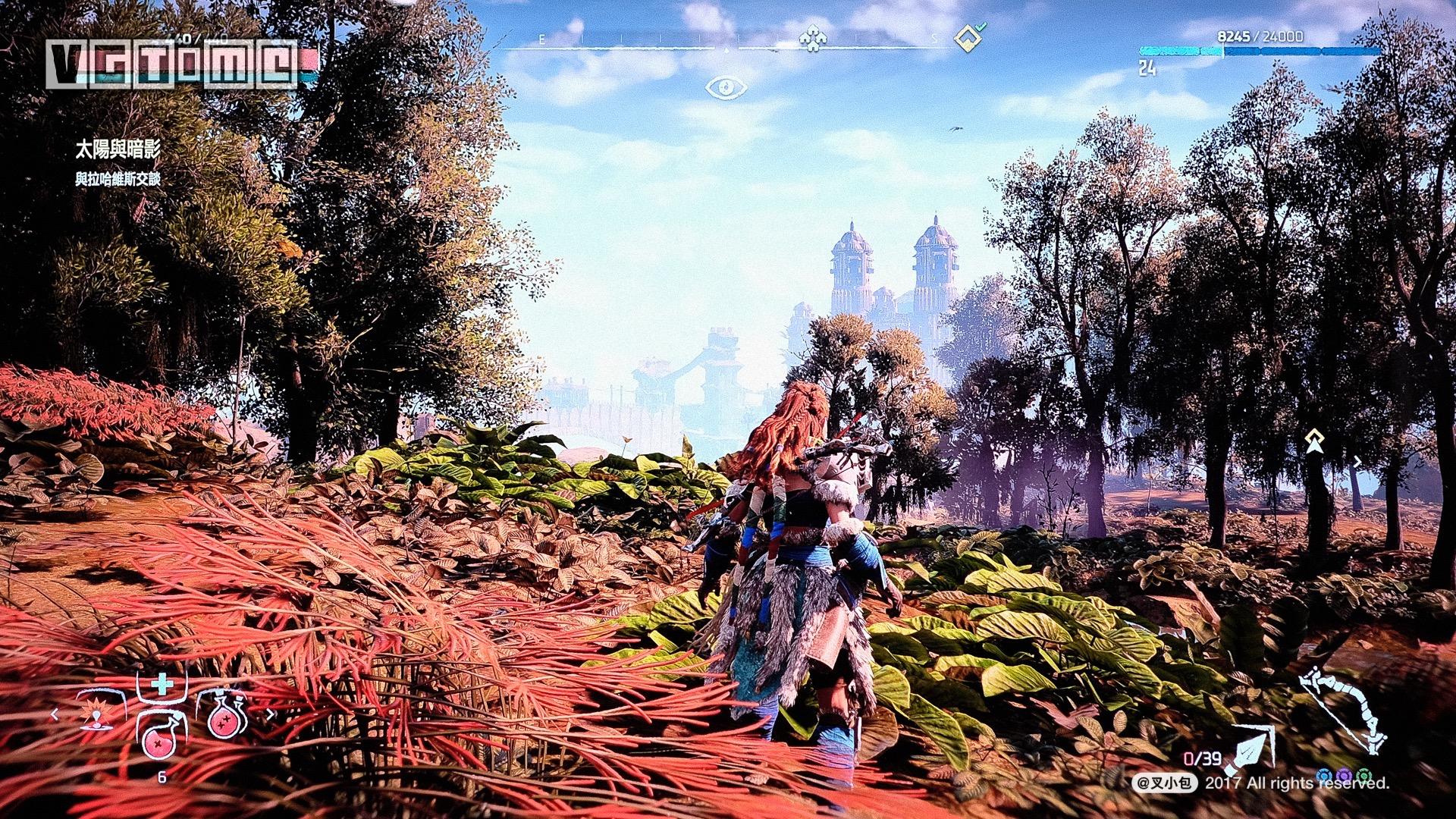Cycle tools with the right arrow
The width and height of the screenshot is (1456, 819).
[271, 714]
